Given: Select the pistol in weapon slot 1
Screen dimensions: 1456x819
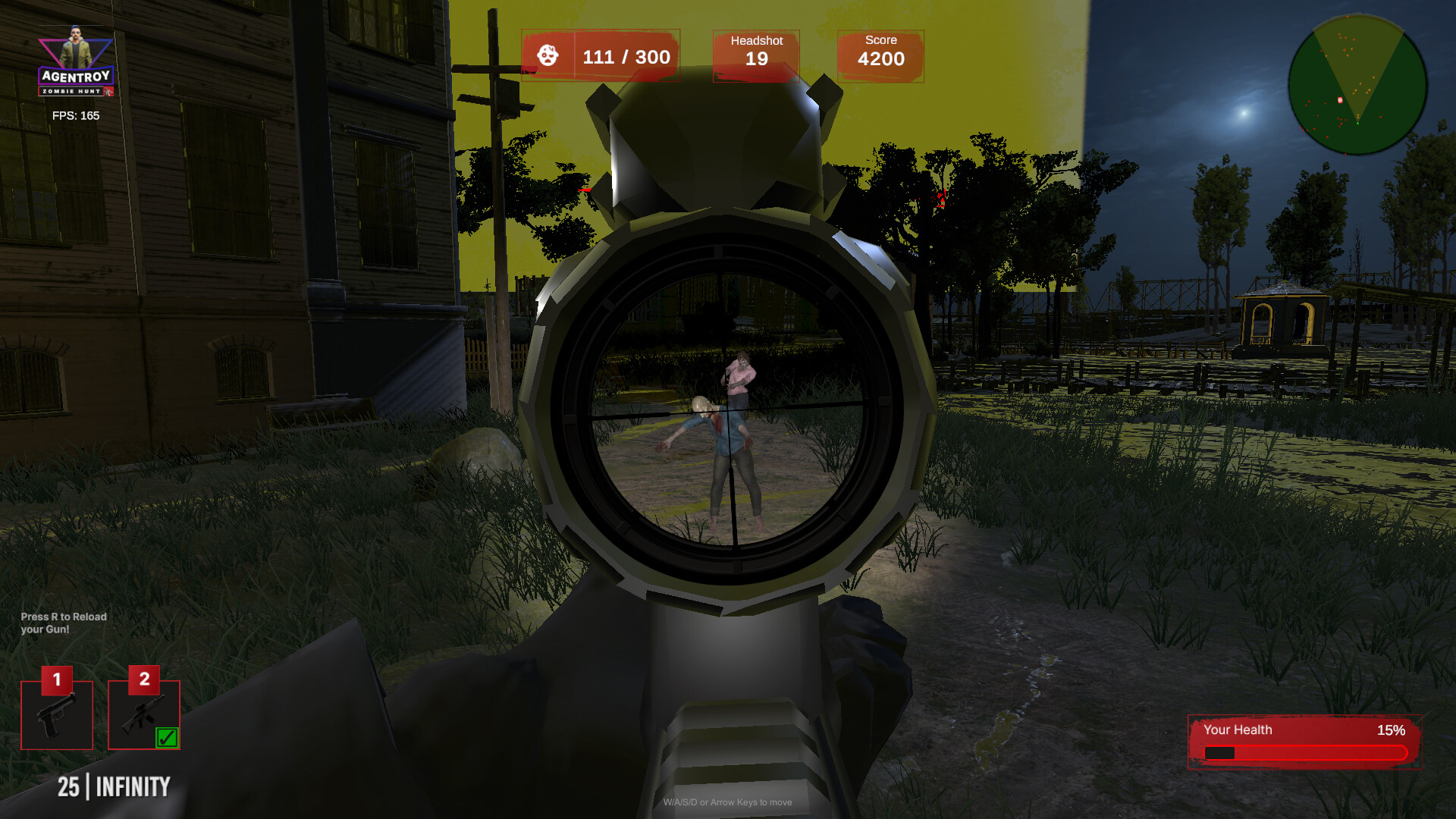Looking at the screenshot, I should [x=56, y=714].
